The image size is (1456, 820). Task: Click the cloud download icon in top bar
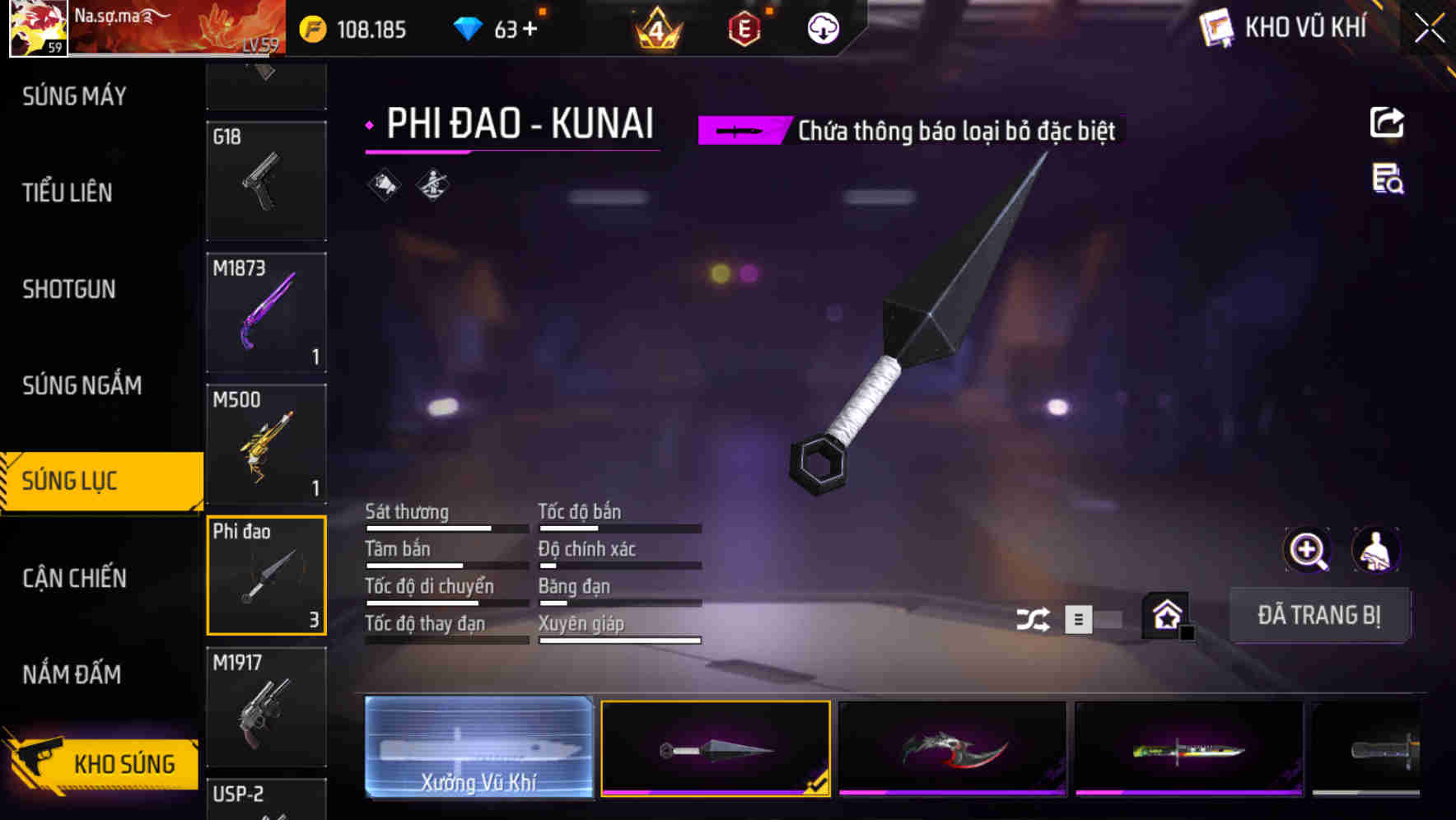[x=823, y=27]
